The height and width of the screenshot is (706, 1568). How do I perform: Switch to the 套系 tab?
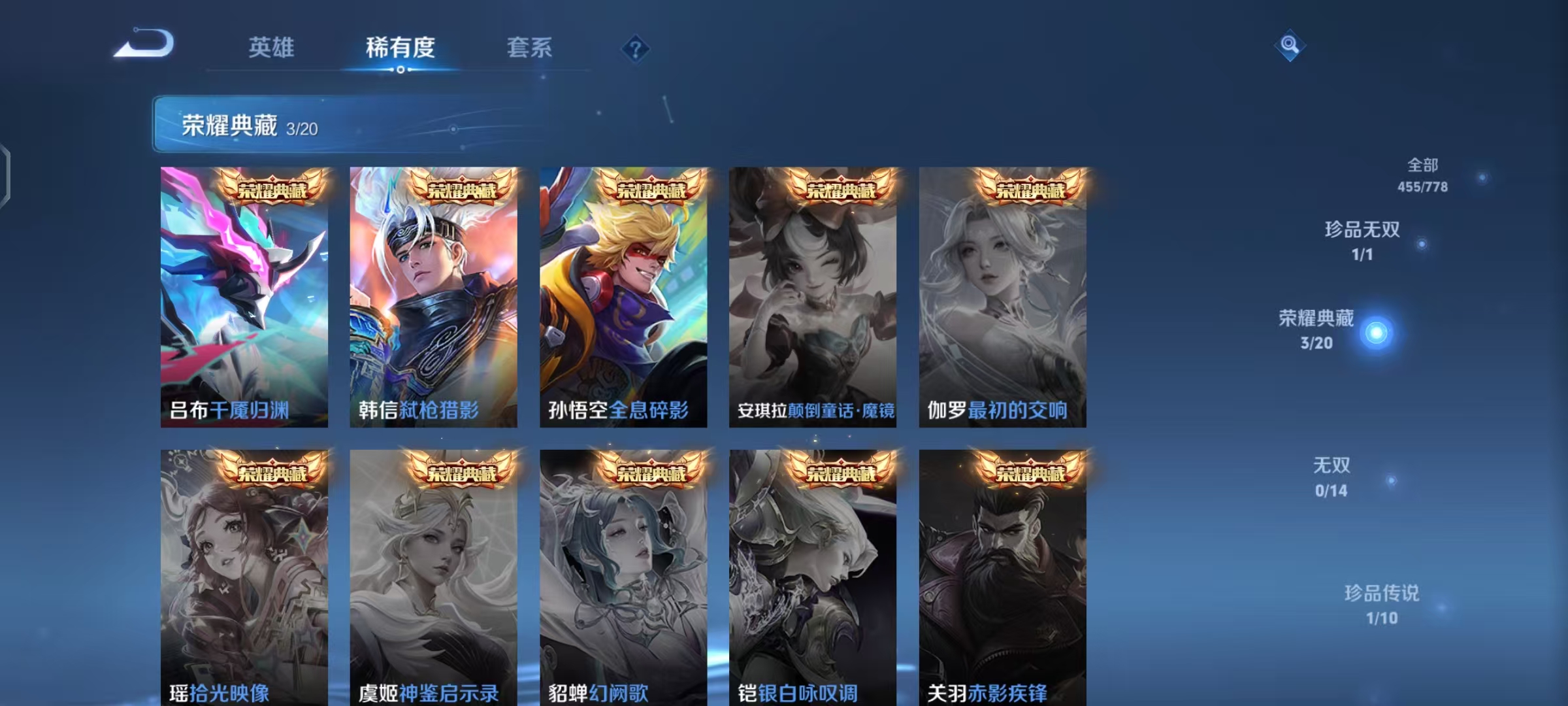[x=531, y=47]
